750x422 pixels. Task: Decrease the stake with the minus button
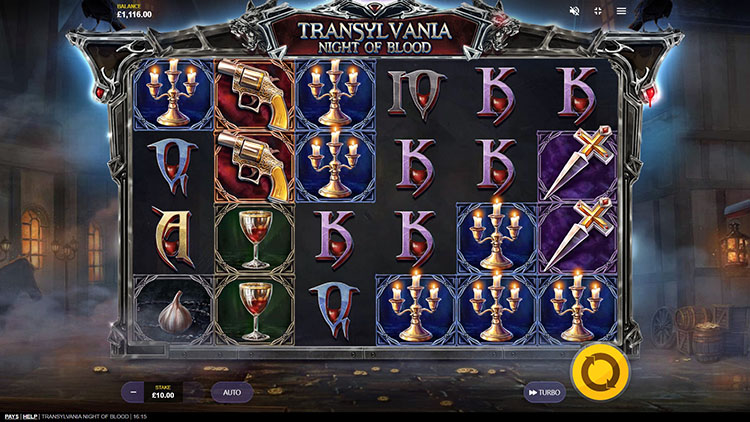click(133, 392)
